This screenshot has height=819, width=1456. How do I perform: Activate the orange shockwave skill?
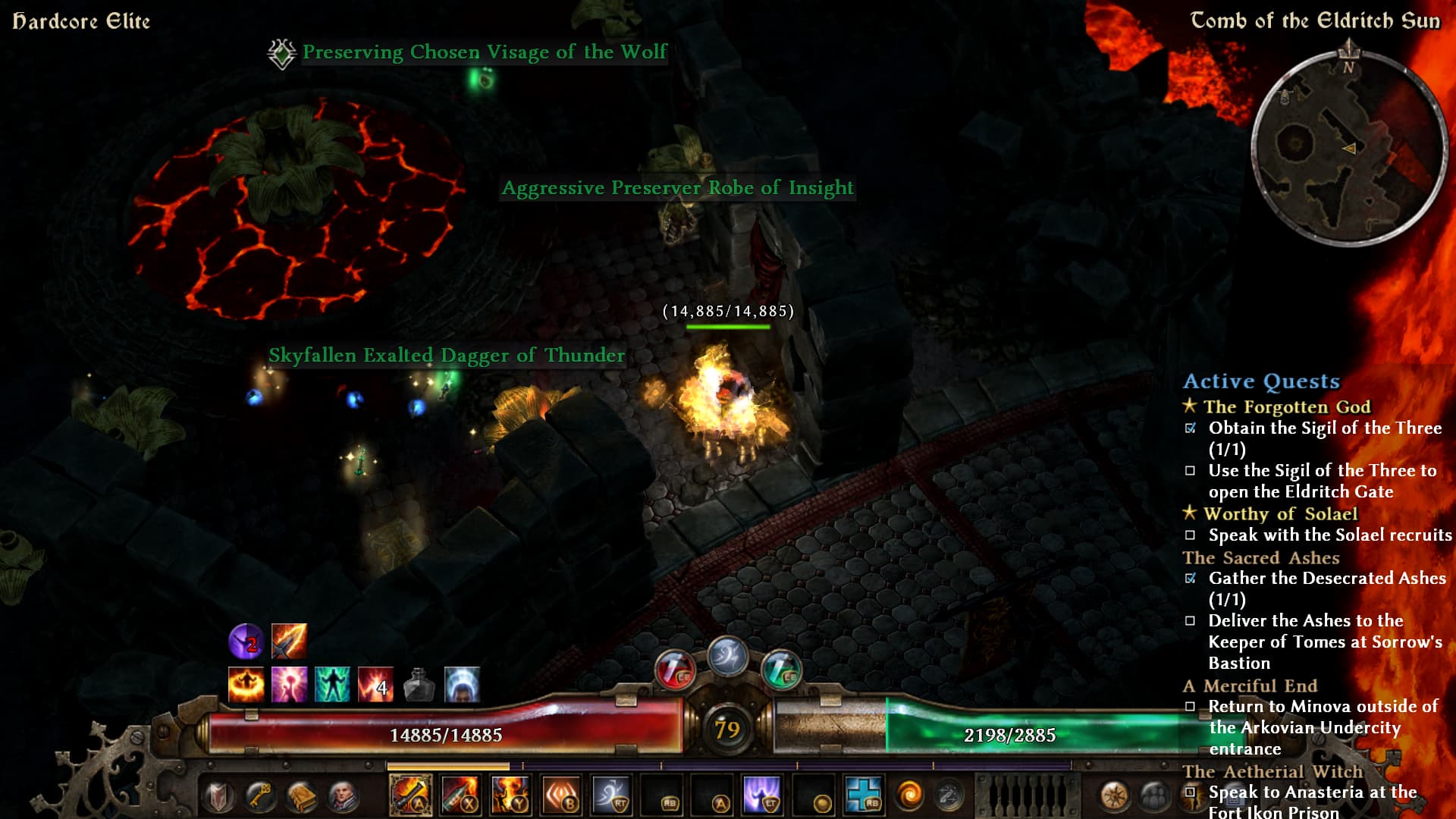561,795
